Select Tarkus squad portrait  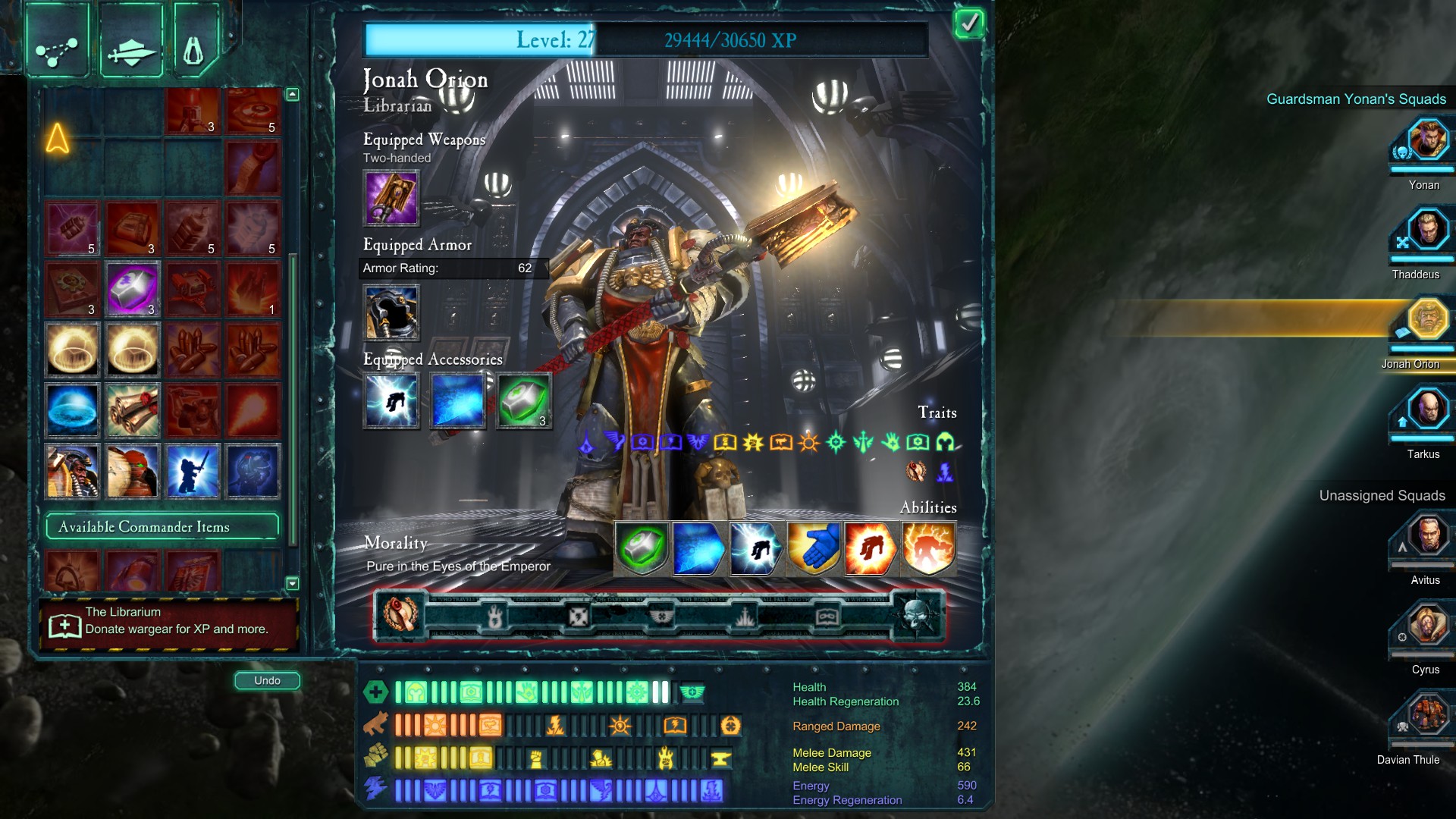[x=1427, y=410]
